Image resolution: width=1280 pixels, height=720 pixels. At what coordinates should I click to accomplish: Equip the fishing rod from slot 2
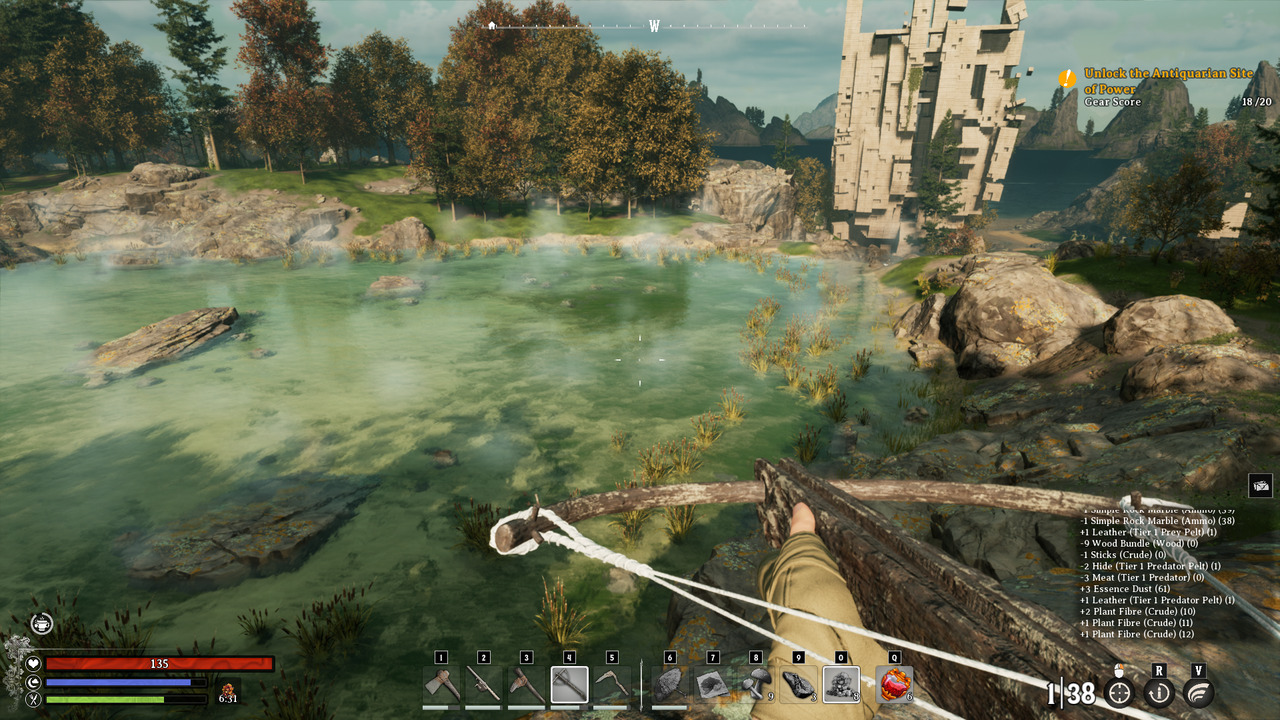pos(484,685)
